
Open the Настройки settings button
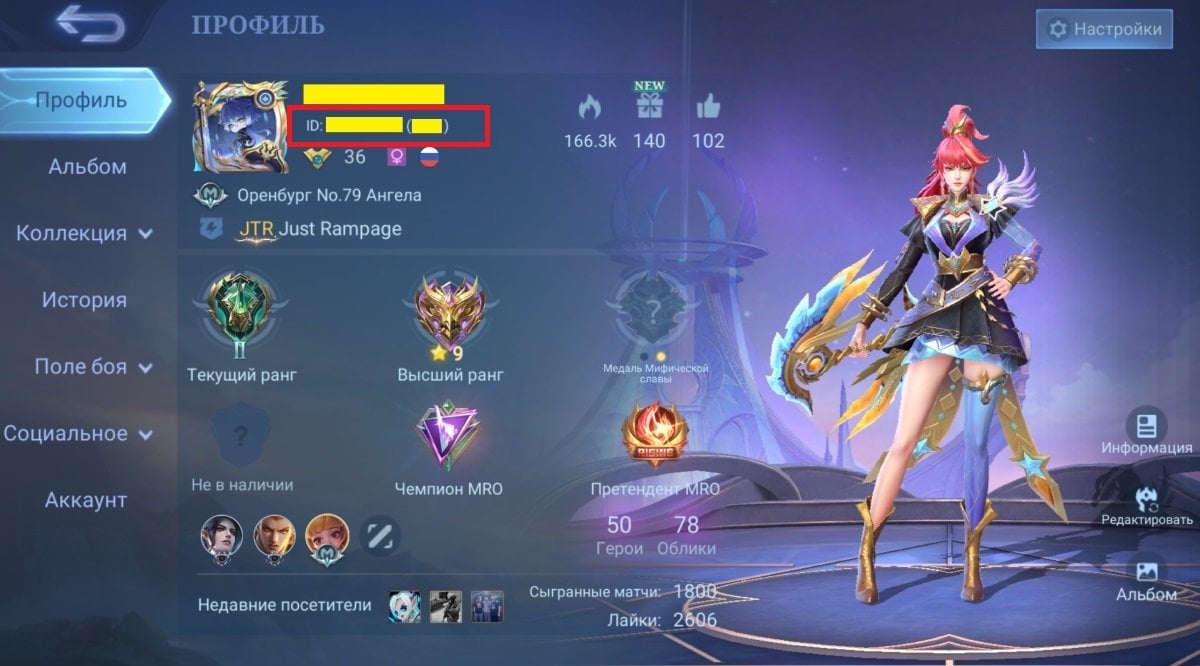1104,30
